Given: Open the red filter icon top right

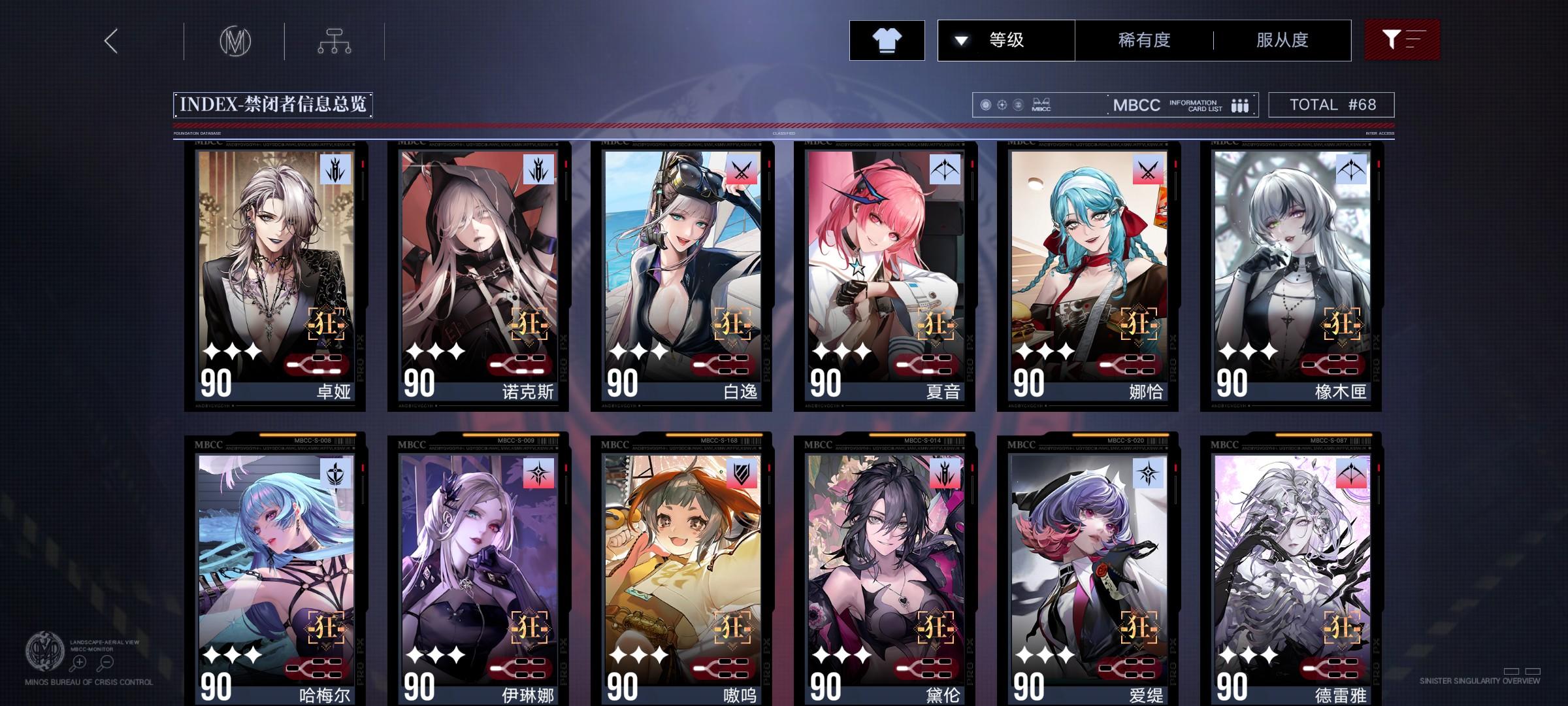Looking at the screenshot, I should click(x=1402, y=40).
